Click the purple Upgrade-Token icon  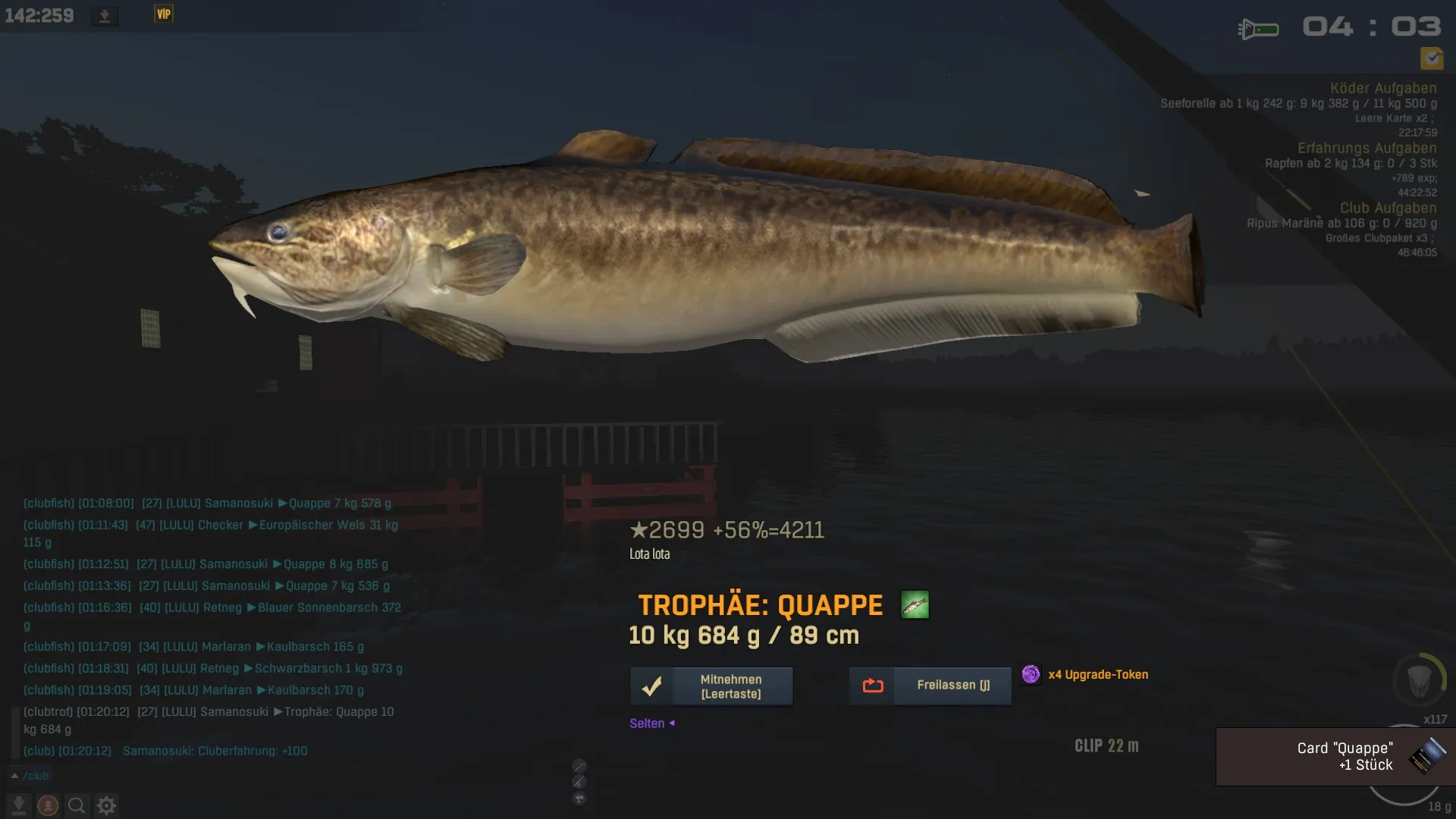[x=1031, y=674]
